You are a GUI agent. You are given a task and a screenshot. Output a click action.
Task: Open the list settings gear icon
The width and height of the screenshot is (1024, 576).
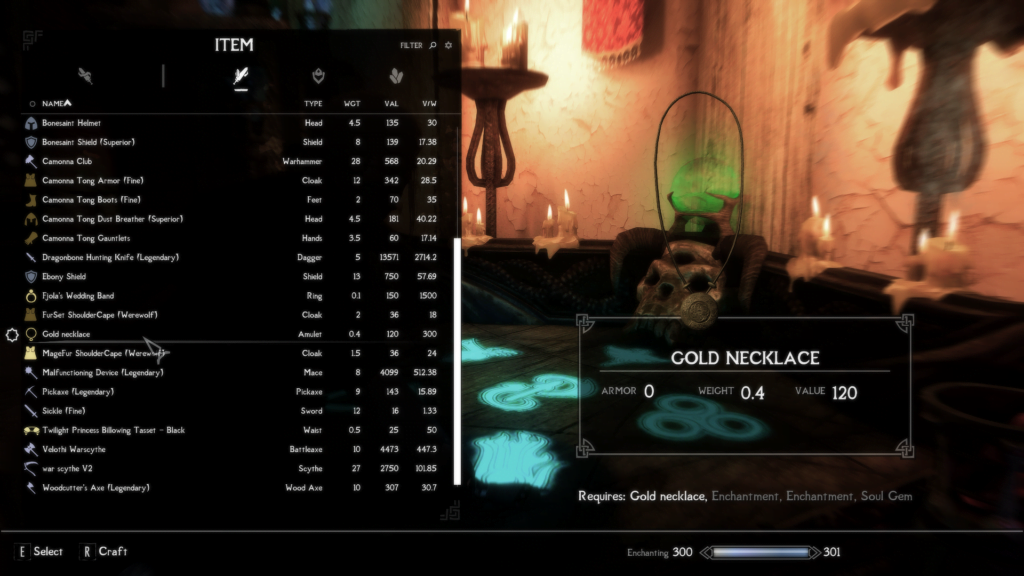[448, 45]
